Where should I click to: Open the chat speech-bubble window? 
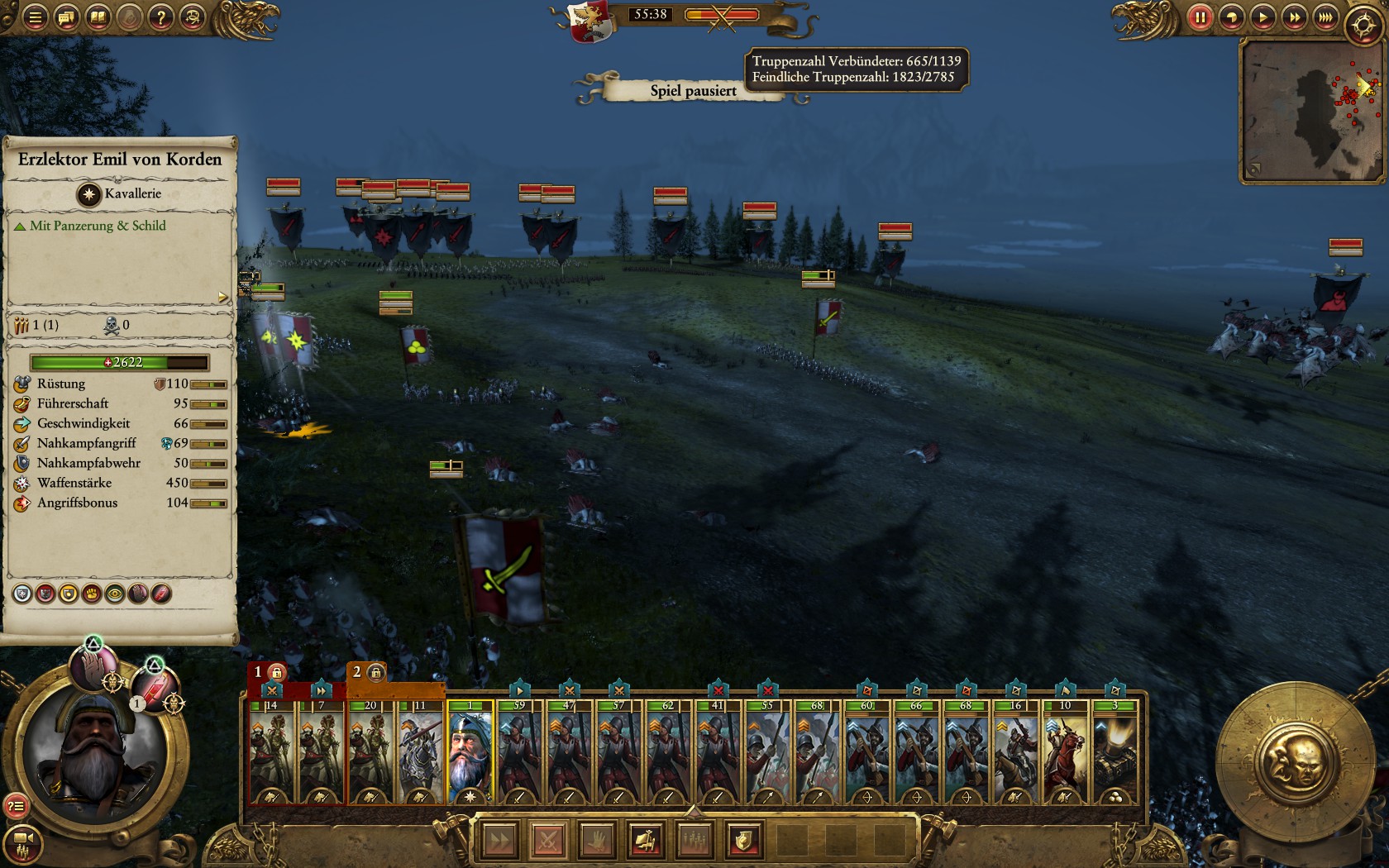[67, 17]
